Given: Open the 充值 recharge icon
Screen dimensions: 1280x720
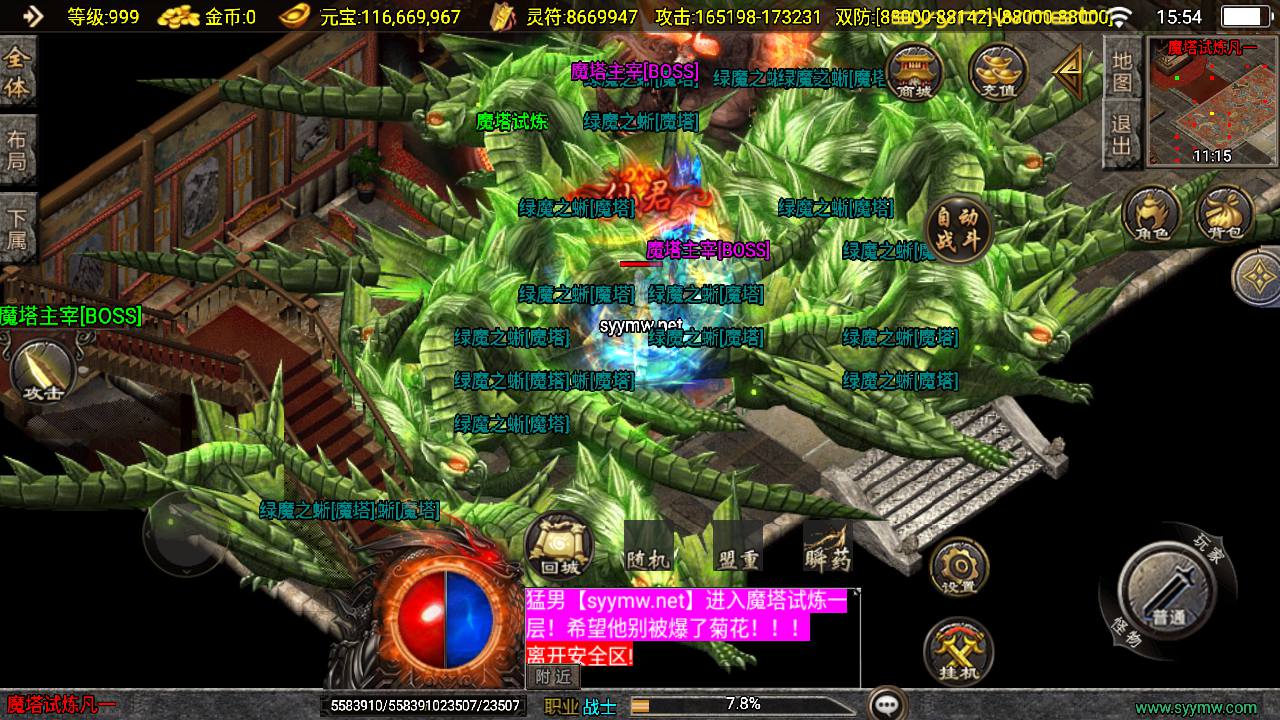Looking at the screenshot, I should [997, 72].
